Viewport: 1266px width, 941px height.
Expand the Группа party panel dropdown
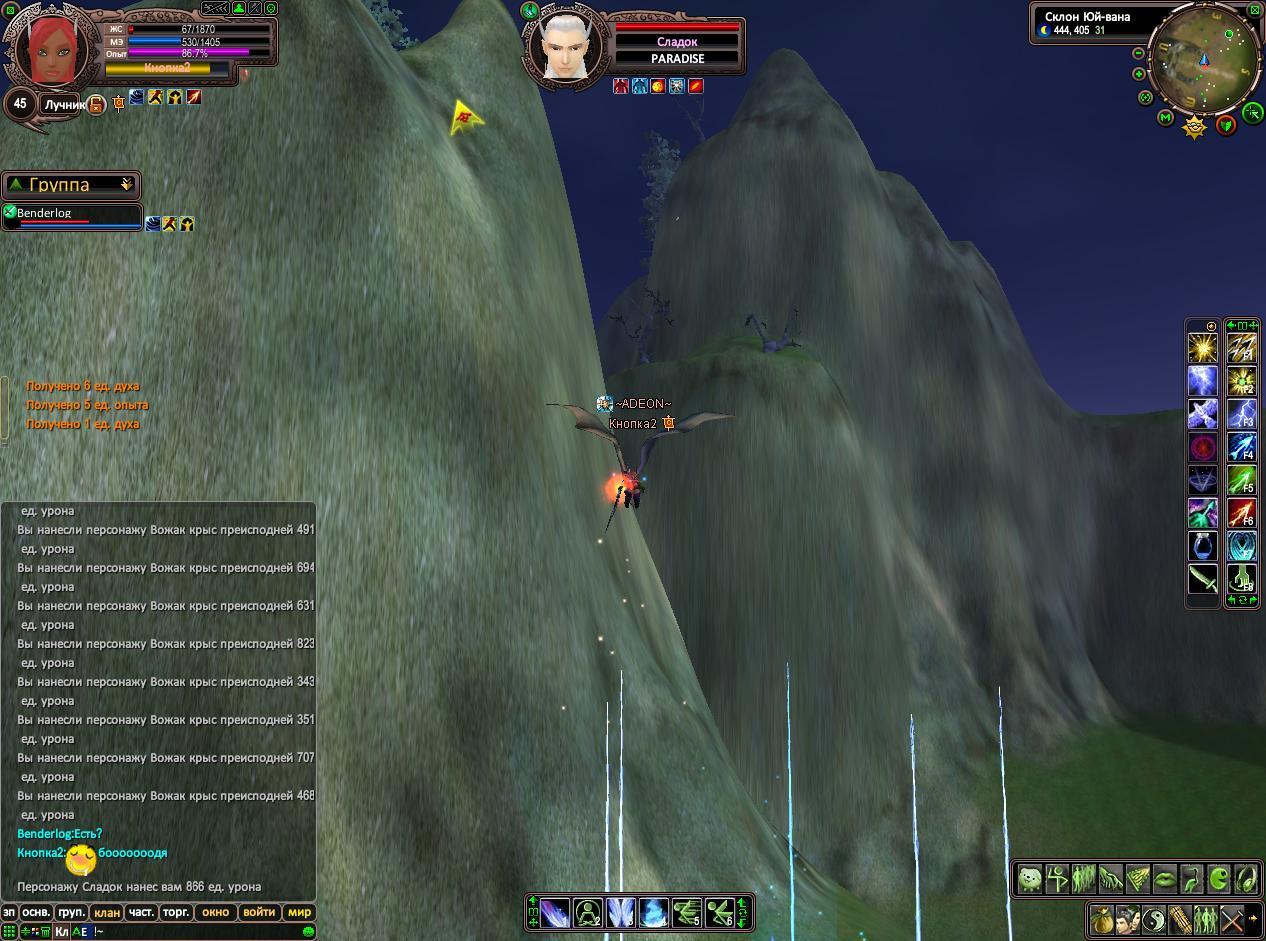[126, 185]
